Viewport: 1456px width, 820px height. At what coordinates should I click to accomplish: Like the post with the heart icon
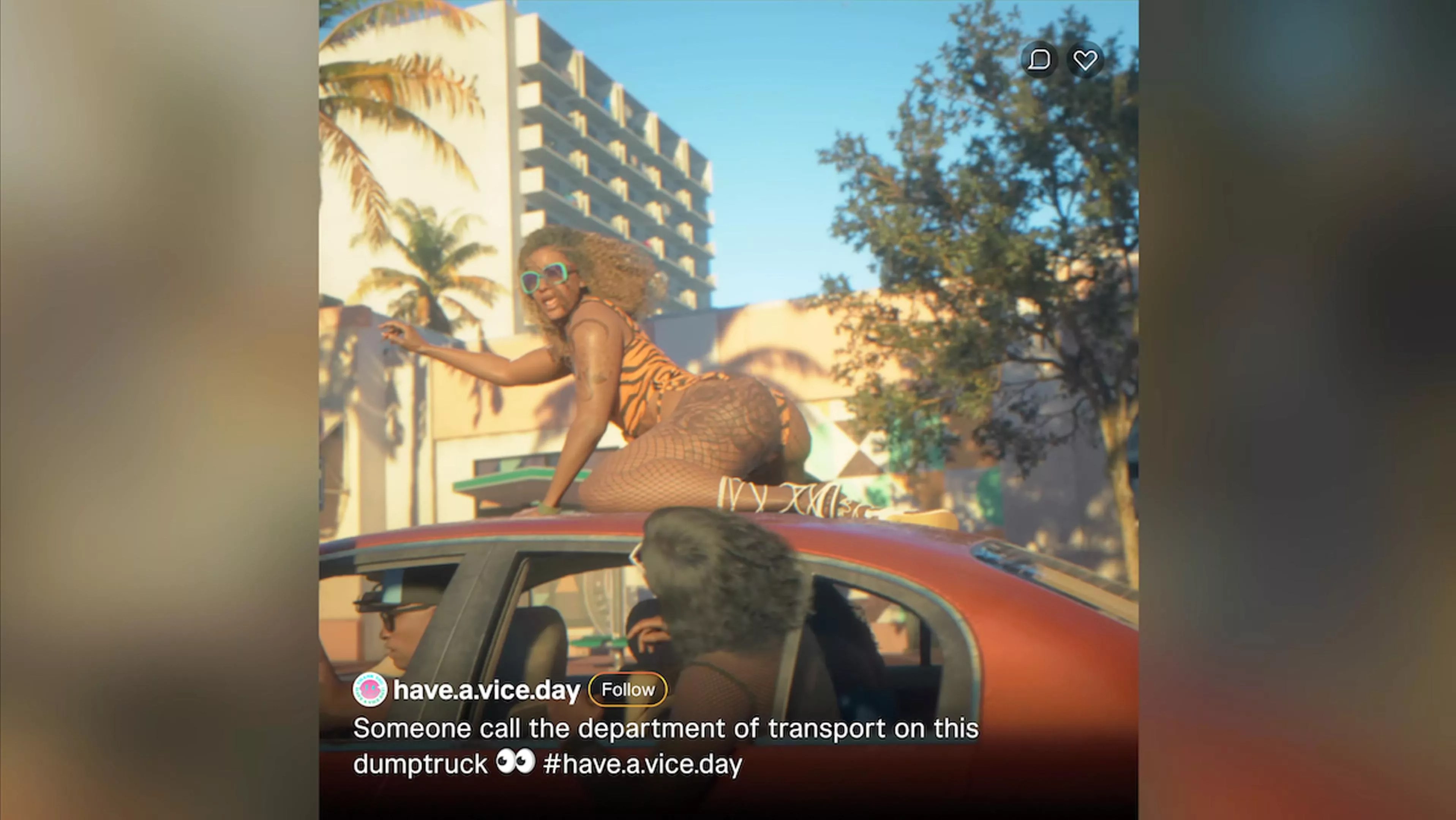click(x=1085, y=60)
